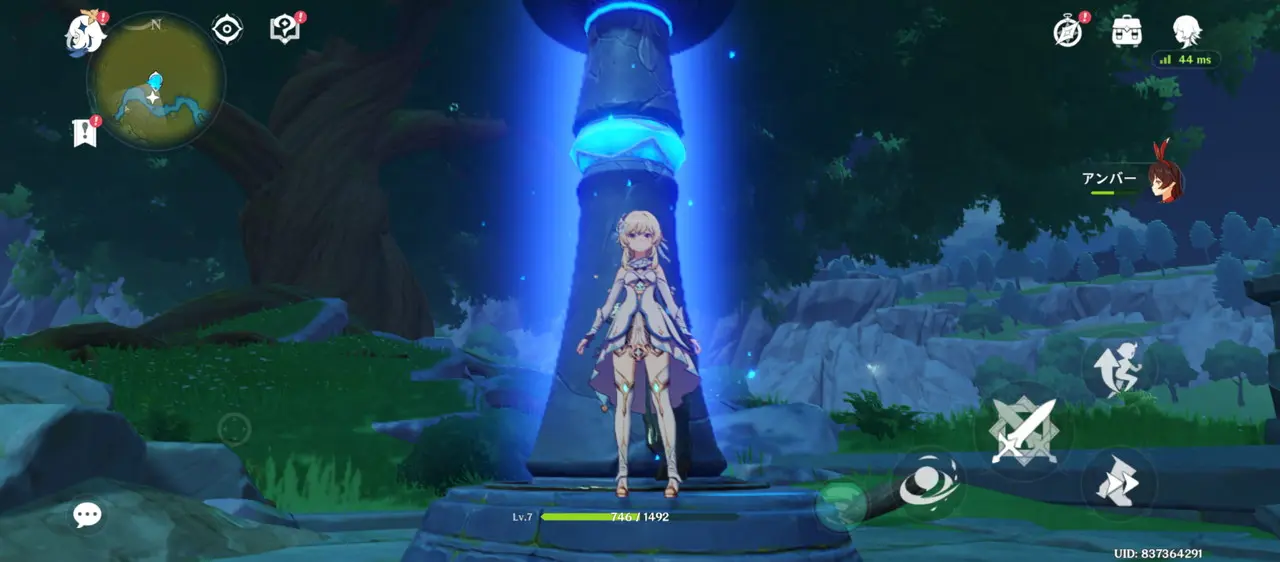Switch to party member Amber
The image size is (1280, 562).
(1163, 181)
